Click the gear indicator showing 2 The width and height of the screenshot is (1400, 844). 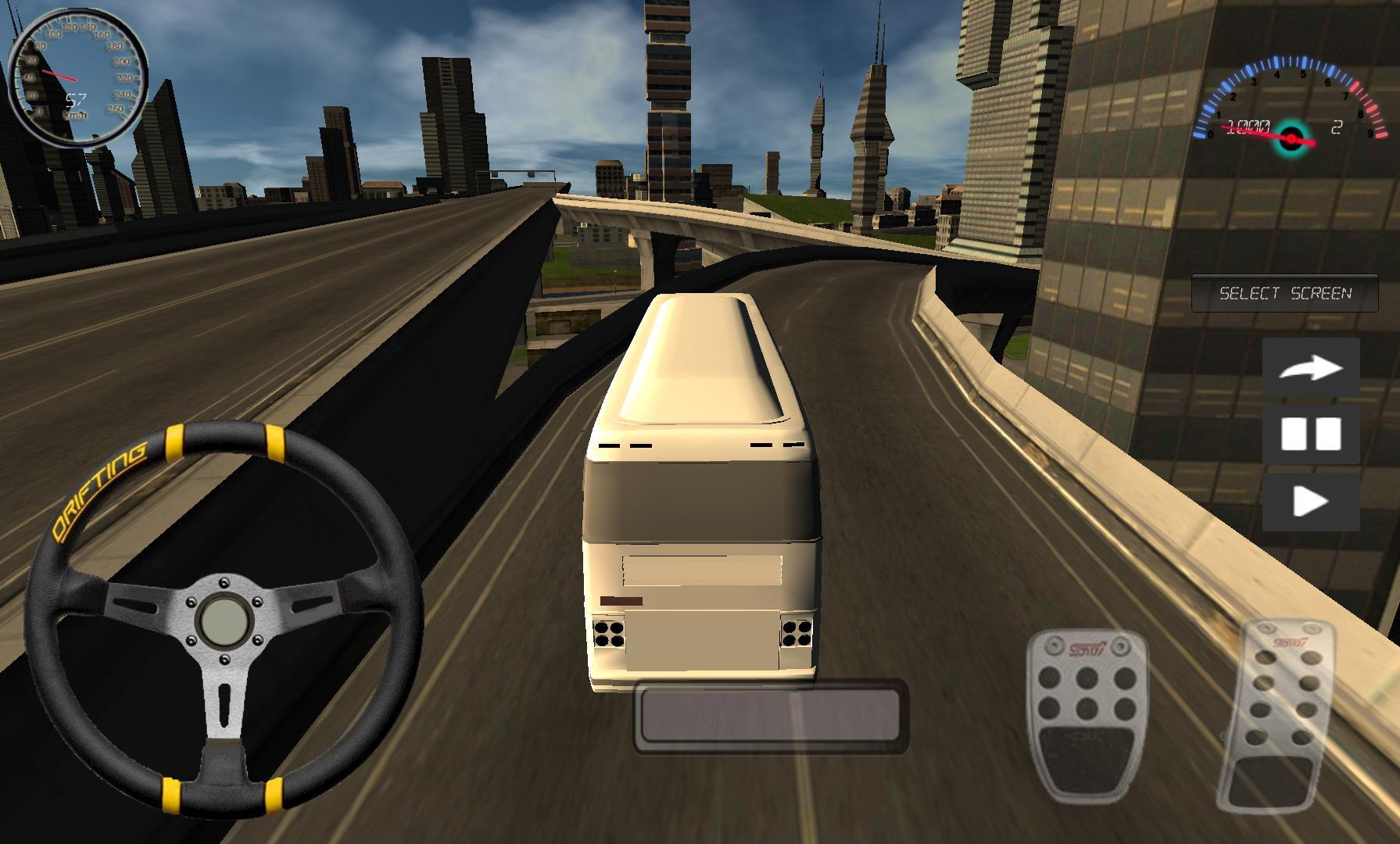coord(1337,125)
